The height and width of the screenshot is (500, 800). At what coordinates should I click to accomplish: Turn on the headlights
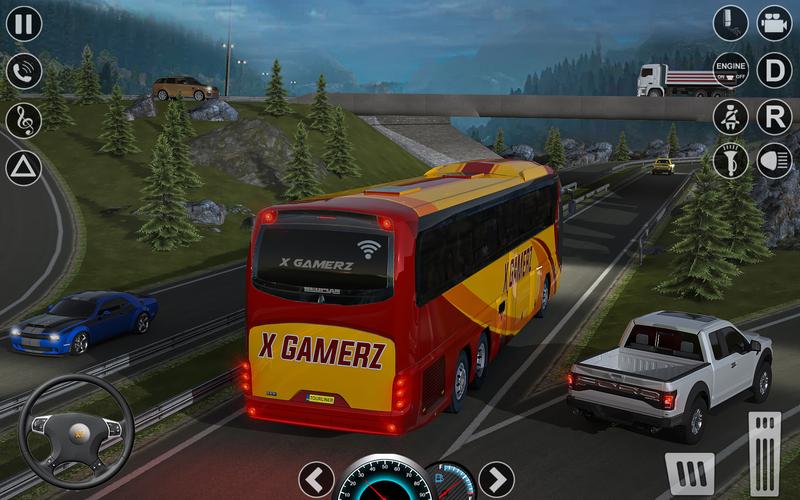coord(774,162)
